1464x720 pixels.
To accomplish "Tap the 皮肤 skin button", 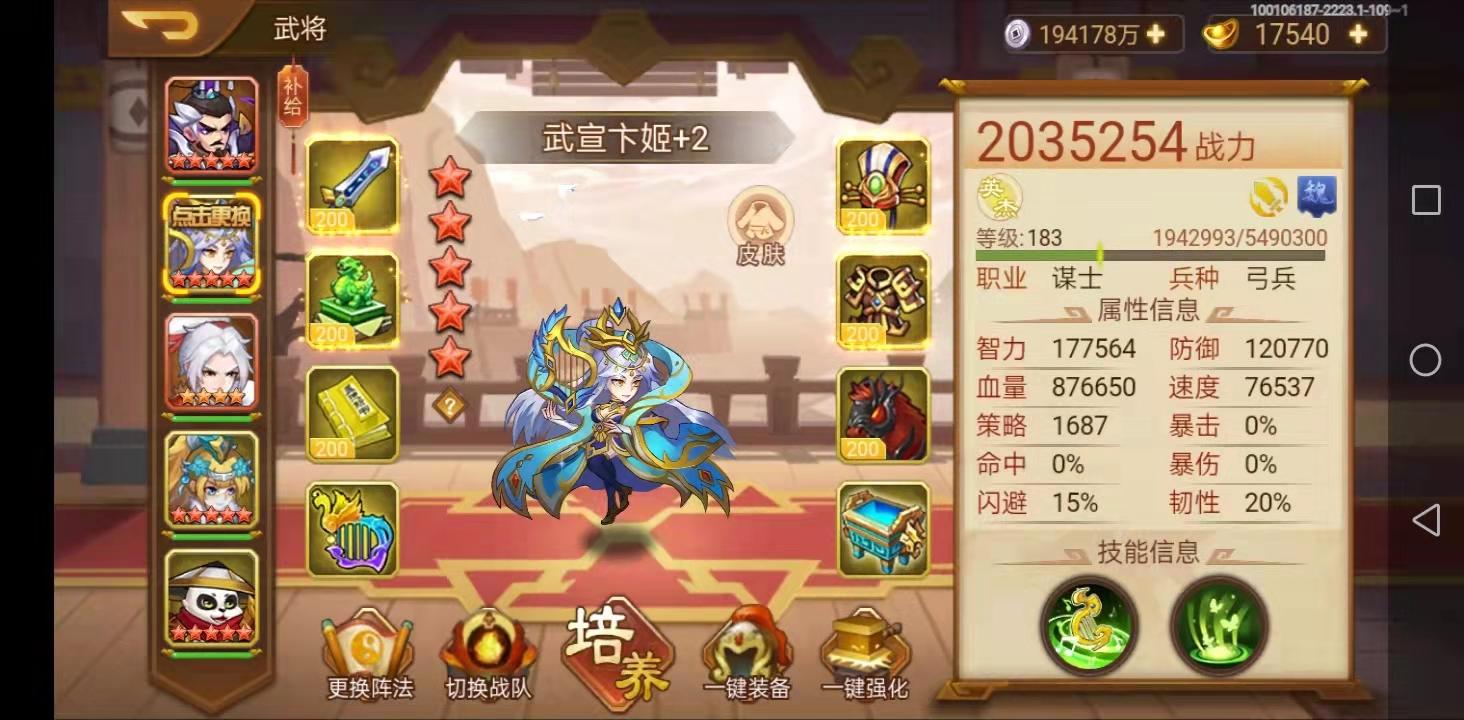I will point(762,225).
